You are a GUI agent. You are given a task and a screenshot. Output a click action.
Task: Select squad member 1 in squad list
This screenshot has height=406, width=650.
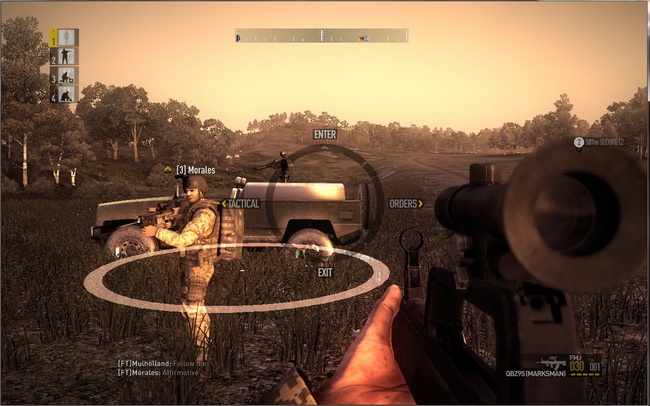65,38
